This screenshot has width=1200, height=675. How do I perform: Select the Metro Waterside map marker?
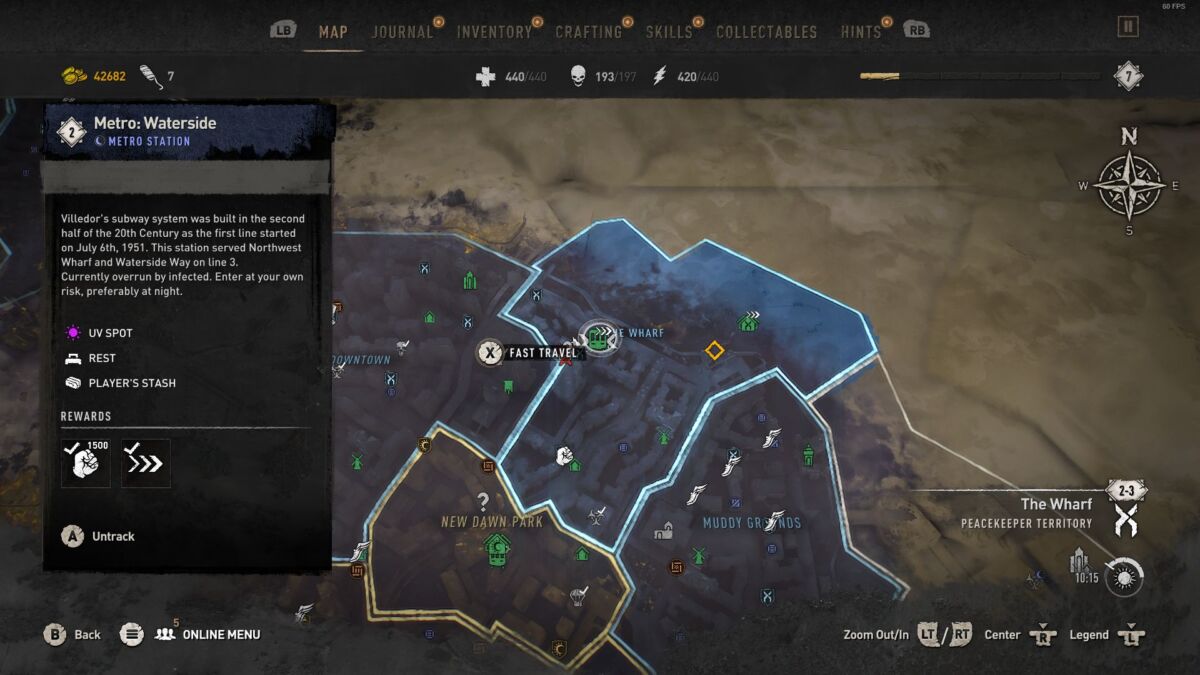point(599,337)
